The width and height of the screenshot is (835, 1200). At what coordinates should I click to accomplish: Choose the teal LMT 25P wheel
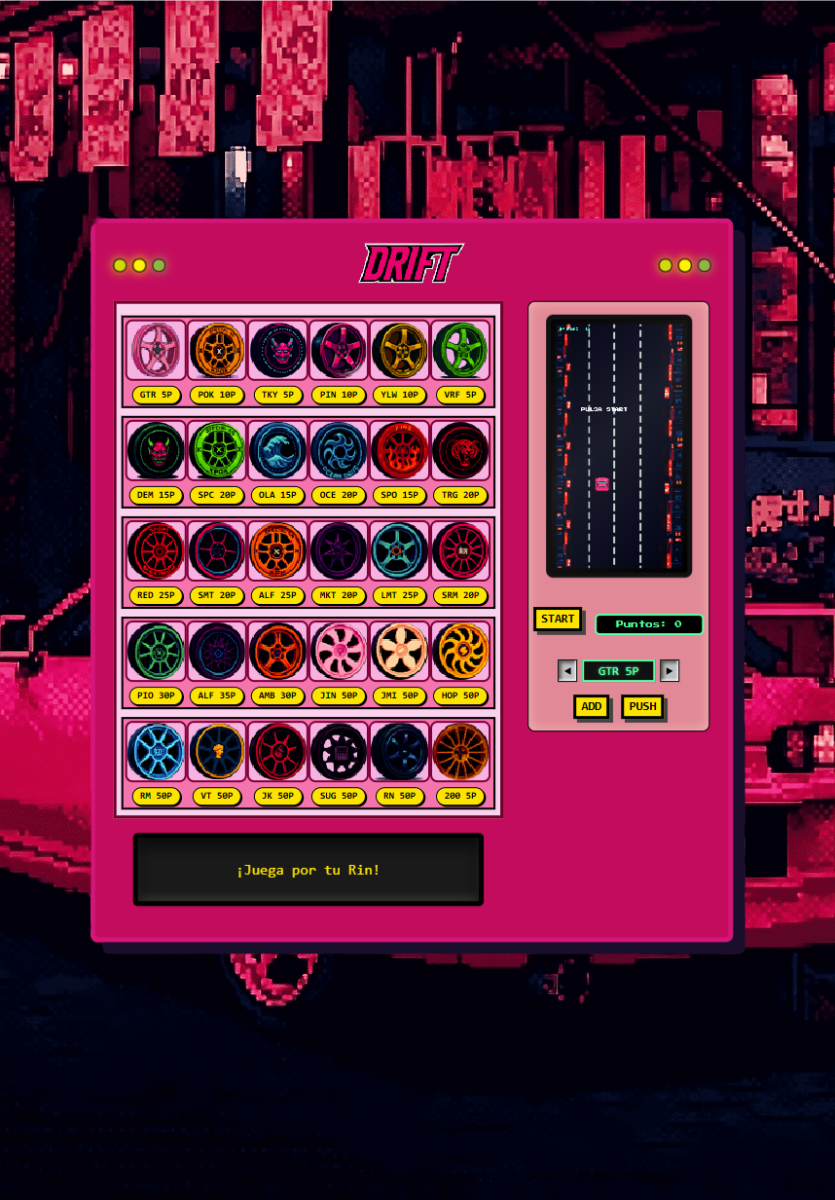coord(399,551)
